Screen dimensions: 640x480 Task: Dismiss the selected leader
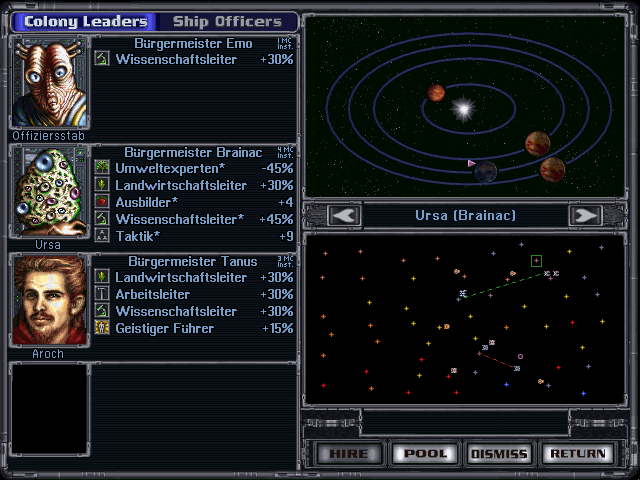coord(498,453)
